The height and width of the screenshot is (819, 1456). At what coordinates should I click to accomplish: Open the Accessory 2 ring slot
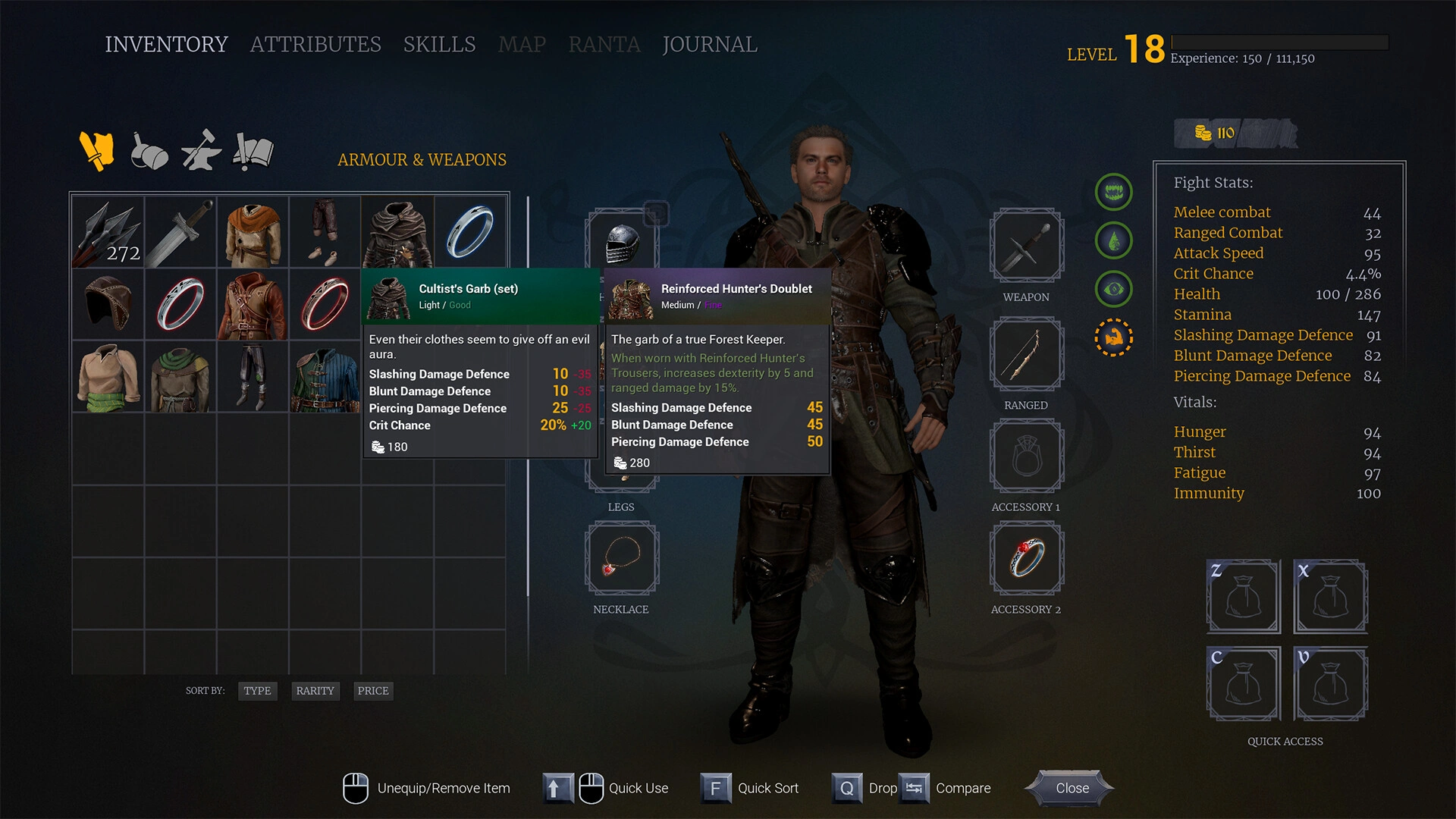pyautogui.click(x=1025, y=559)
